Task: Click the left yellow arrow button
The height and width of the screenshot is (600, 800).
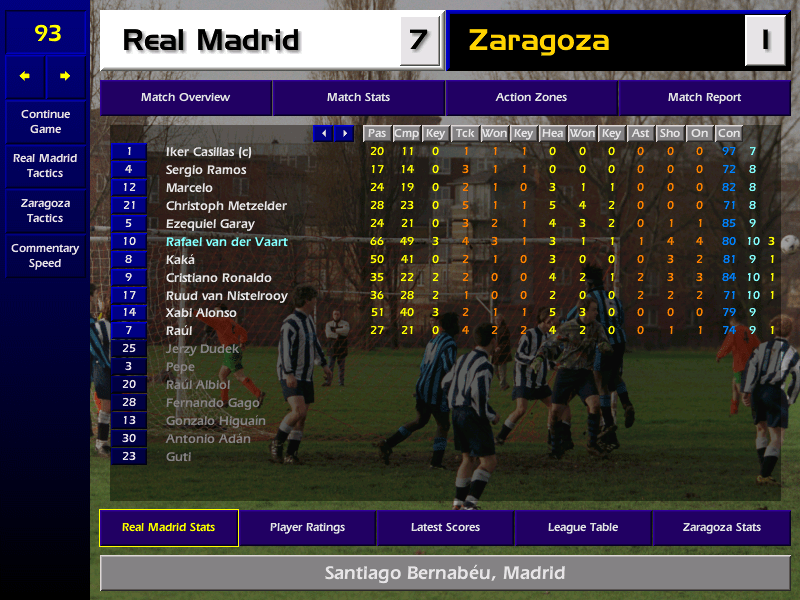Action: coord(25,76)
